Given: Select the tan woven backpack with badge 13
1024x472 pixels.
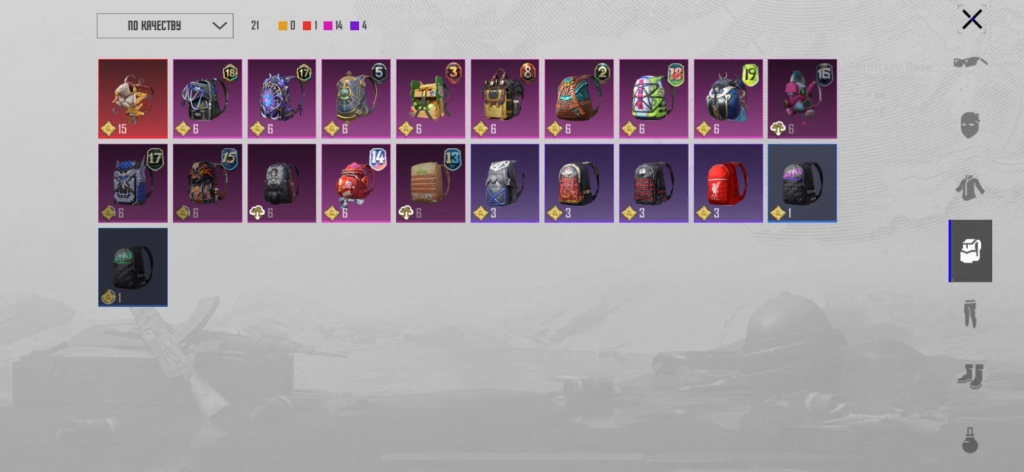Looking at the screenshot, I should click(430, 183).
